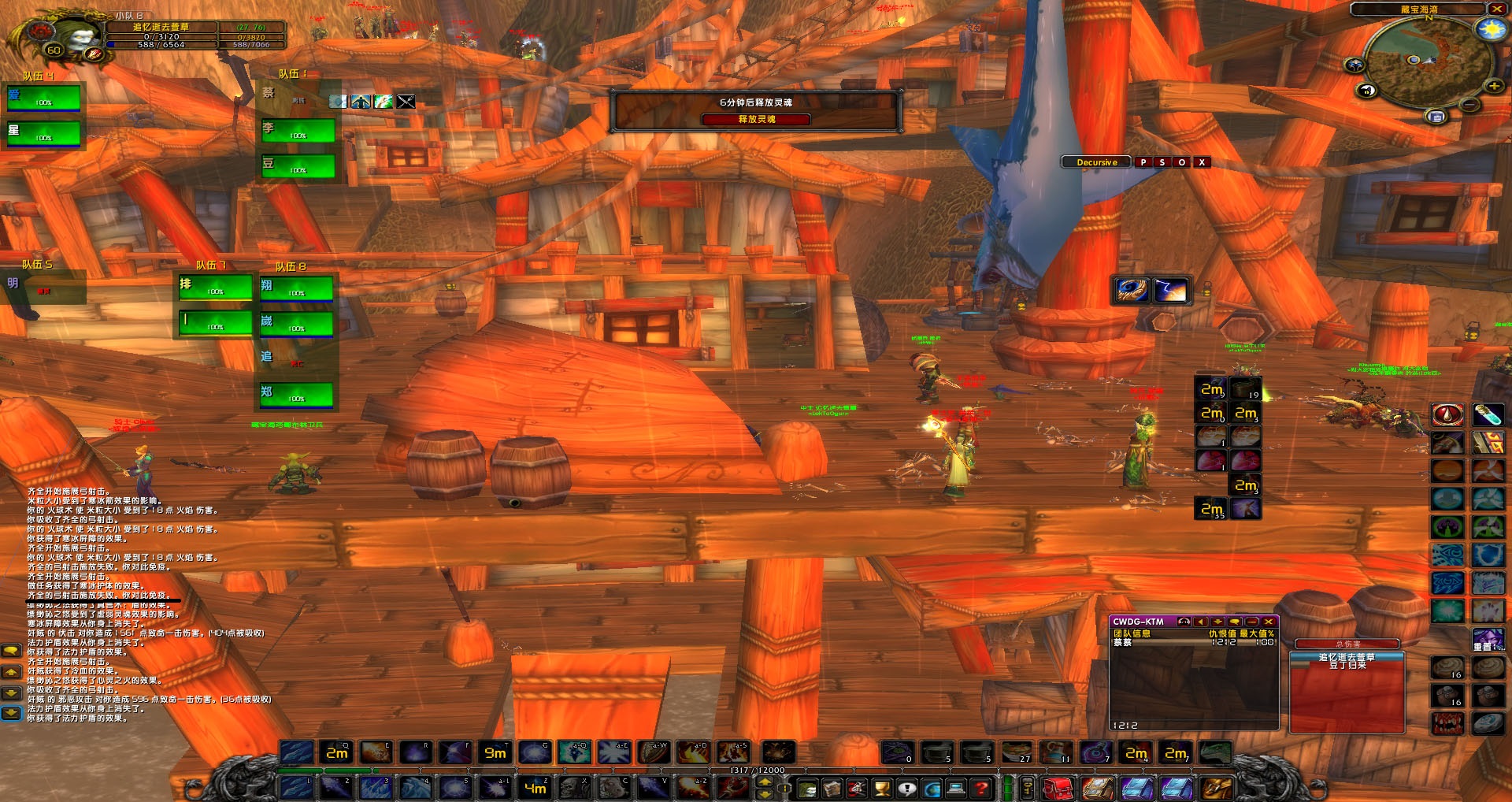Select the P button on the Decursive bar
Viewport: 1512px width, 802px height.
click(1143, 162)
